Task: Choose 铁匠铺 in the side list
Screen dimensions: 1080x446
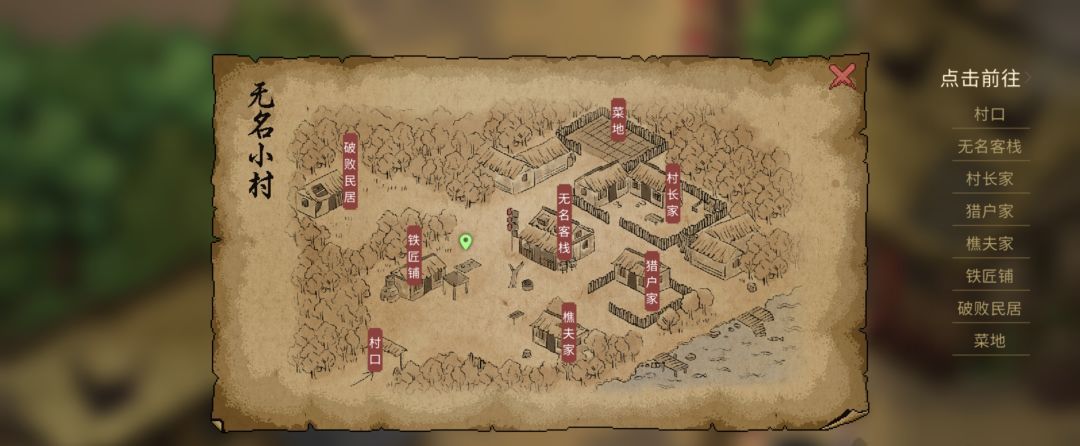Action: 989,276
